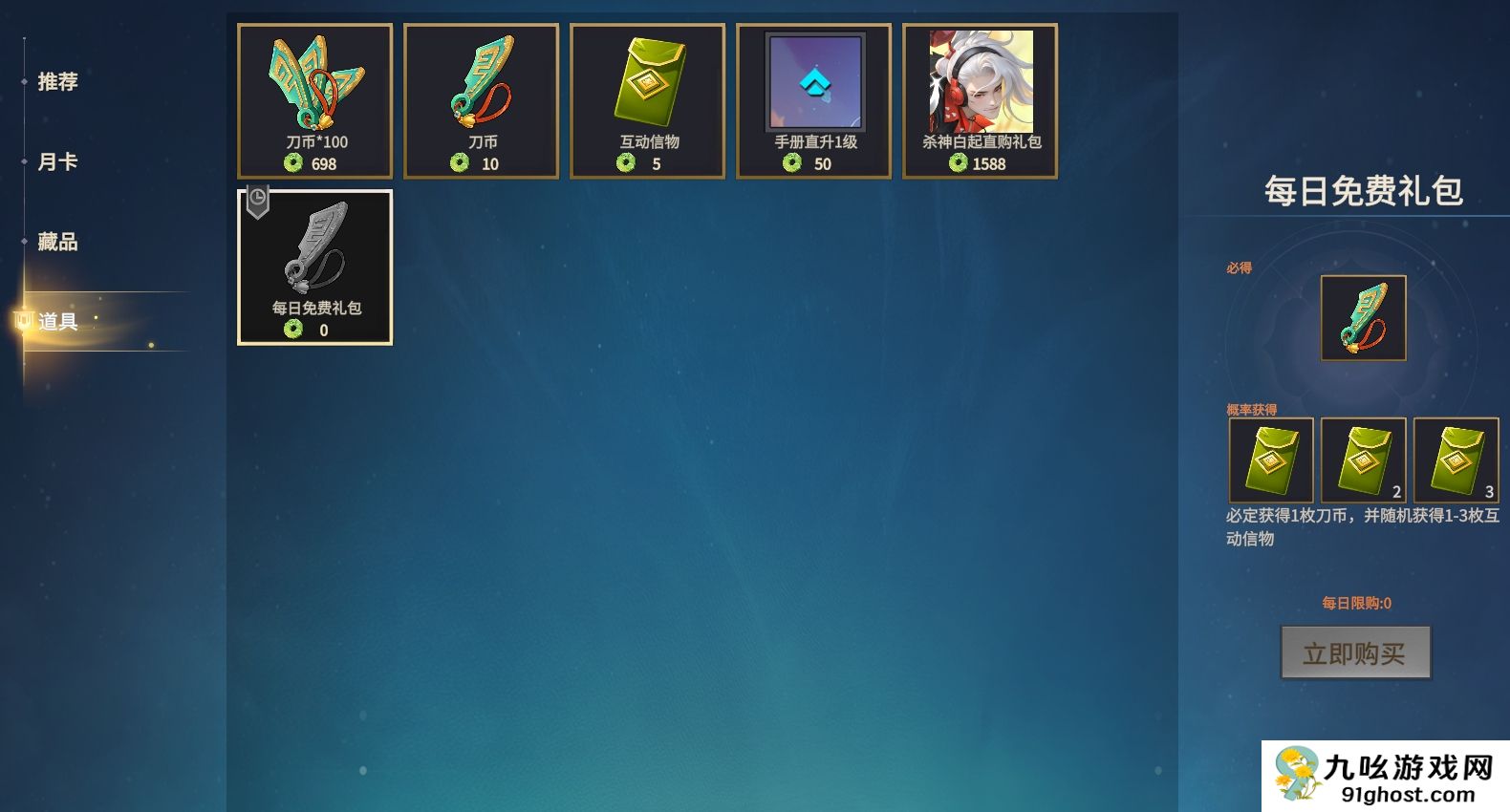This screenshot has height=812, width=1510.
Task: Pick the single 刀币 item priced 10
Action: click(x=481, y=101)
